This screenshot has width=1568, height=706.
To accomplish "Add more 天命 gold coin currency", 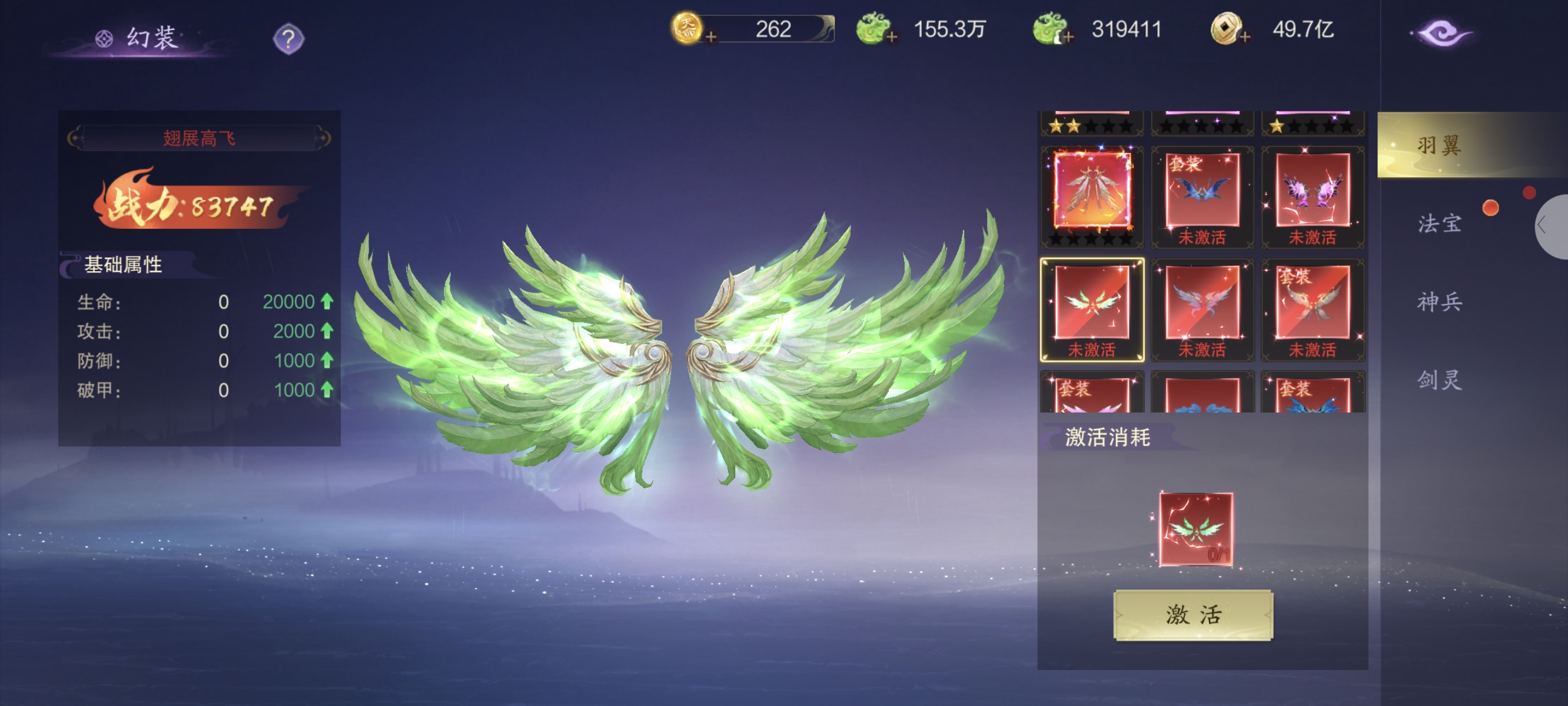I will (x=710, y=37).
